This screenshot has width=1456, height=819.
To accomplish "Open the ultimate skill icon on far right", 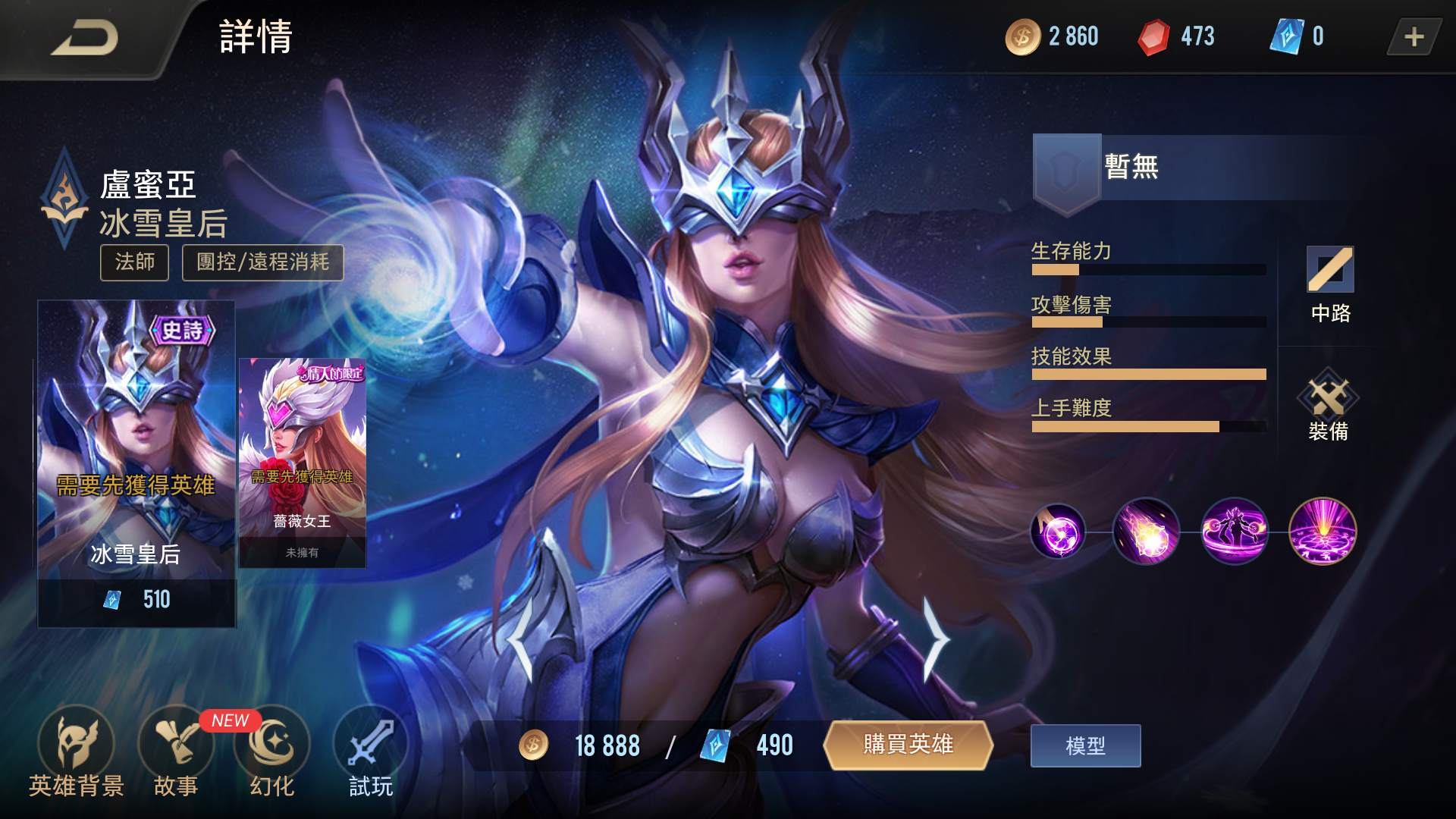I will (x=1322, y=532).
